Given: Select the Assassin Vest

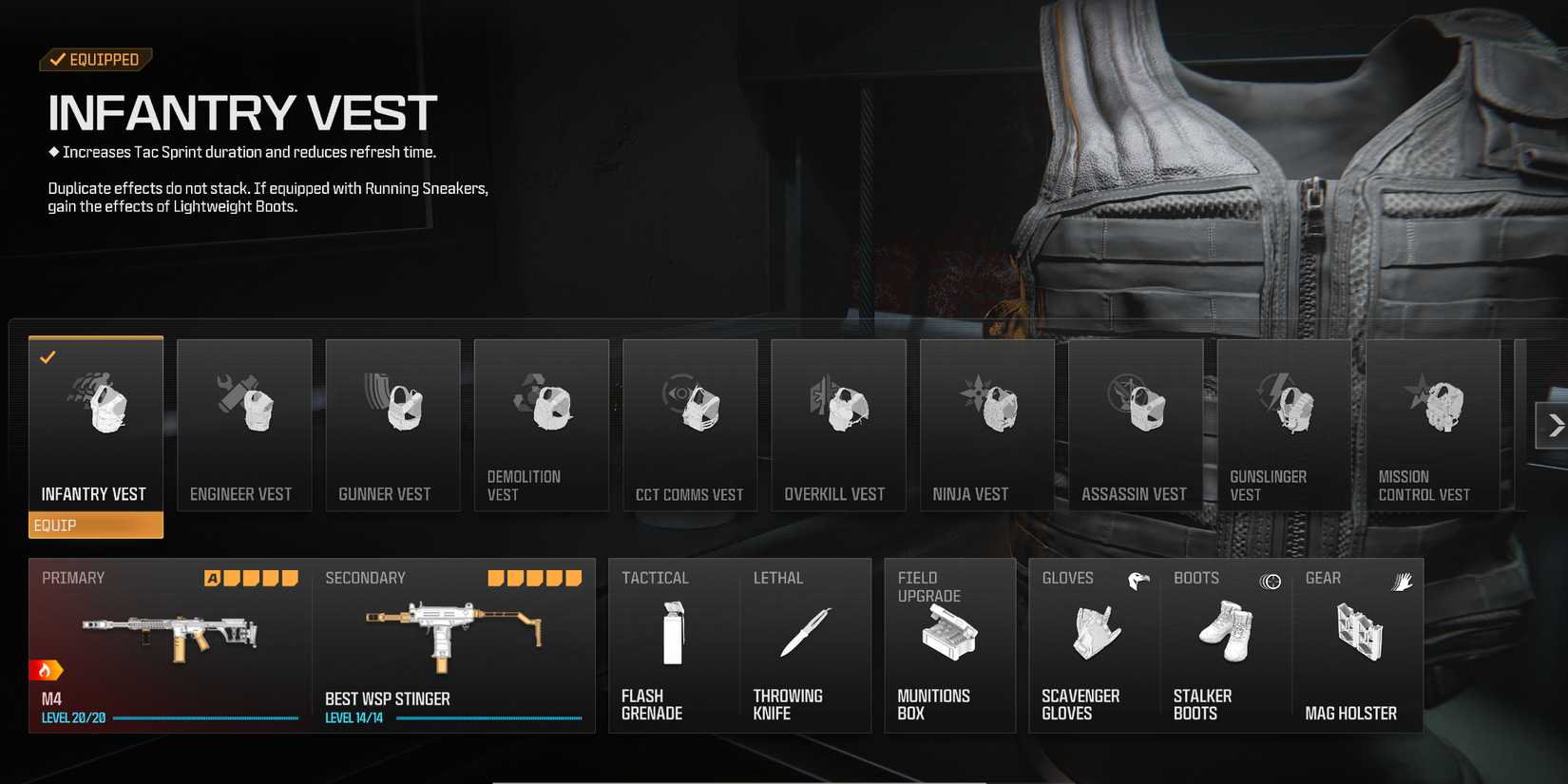Looking at the screenshot, I should [x=1135, y=425].
